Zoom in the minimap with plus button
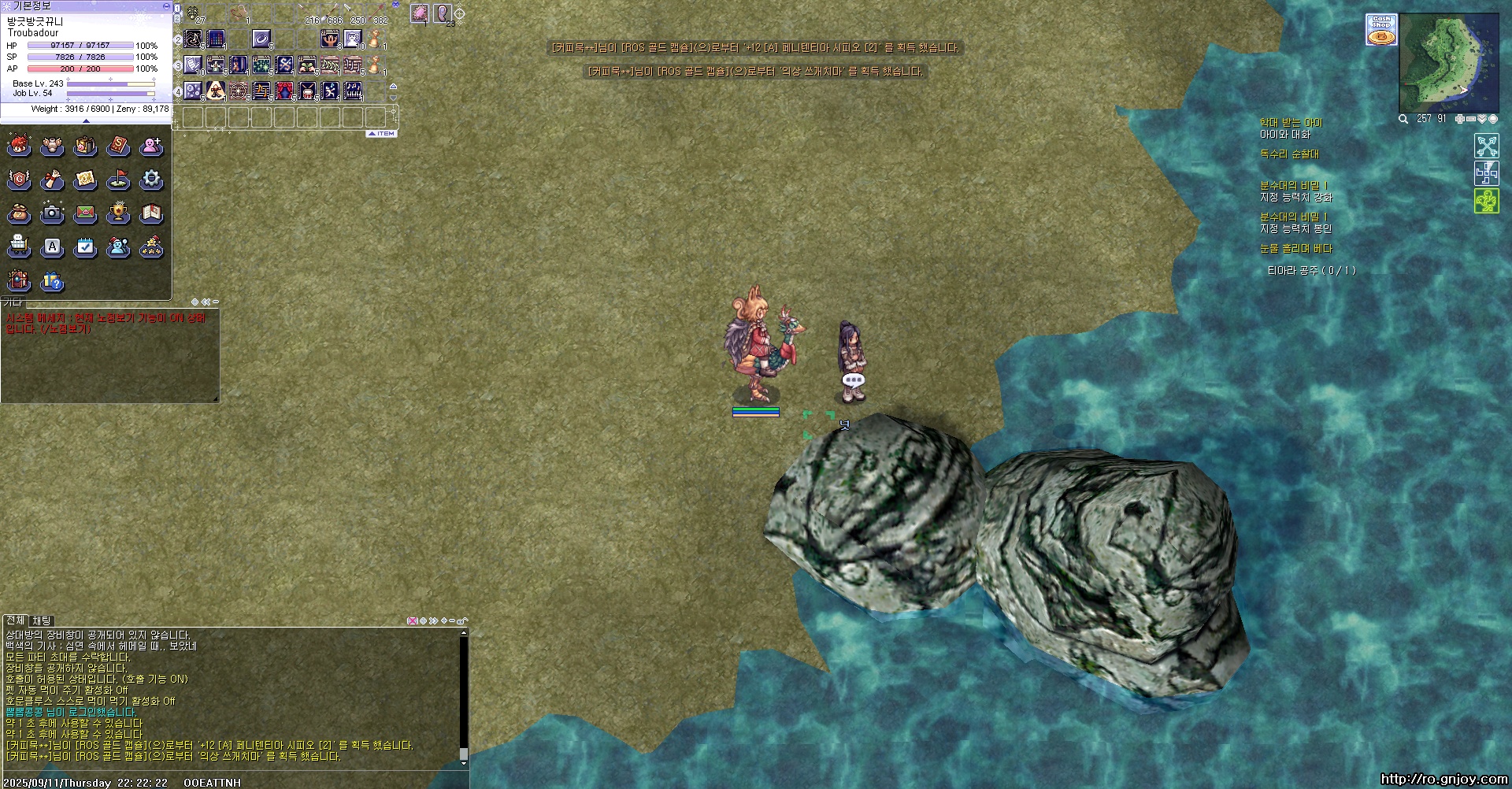The height and width of the screenshot is (789, 1512). point(1460,119)
